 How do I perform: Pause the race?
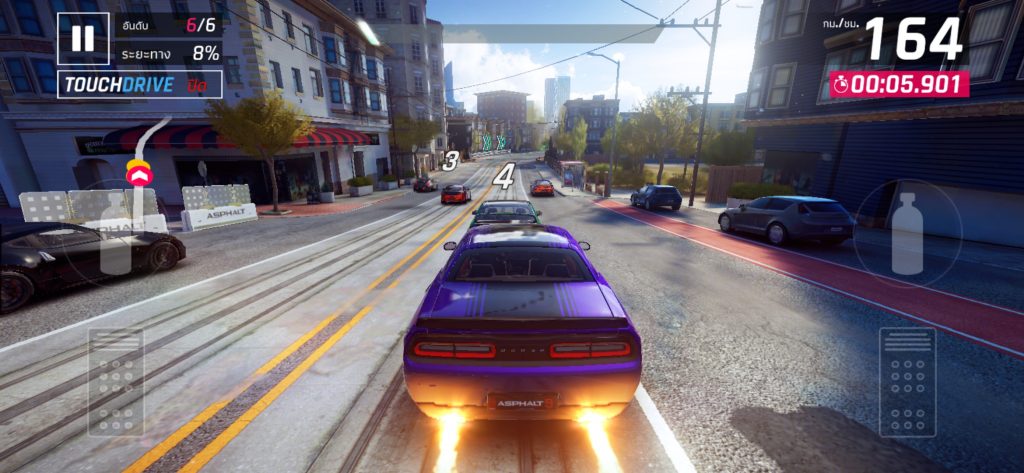click(82, 39)
